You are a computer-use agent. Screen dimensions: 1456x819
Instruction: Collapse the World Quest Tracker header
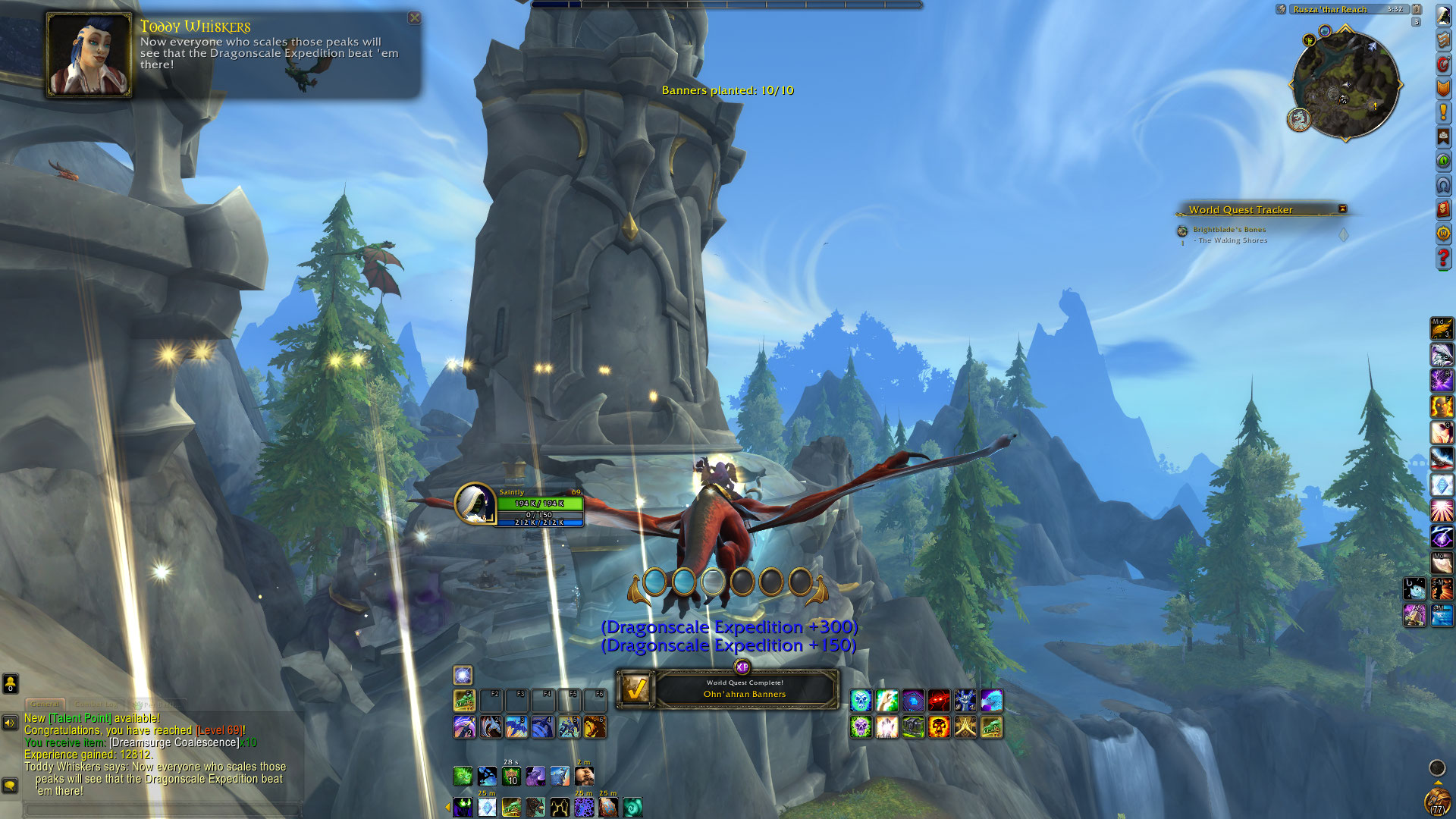point(1342,209)
